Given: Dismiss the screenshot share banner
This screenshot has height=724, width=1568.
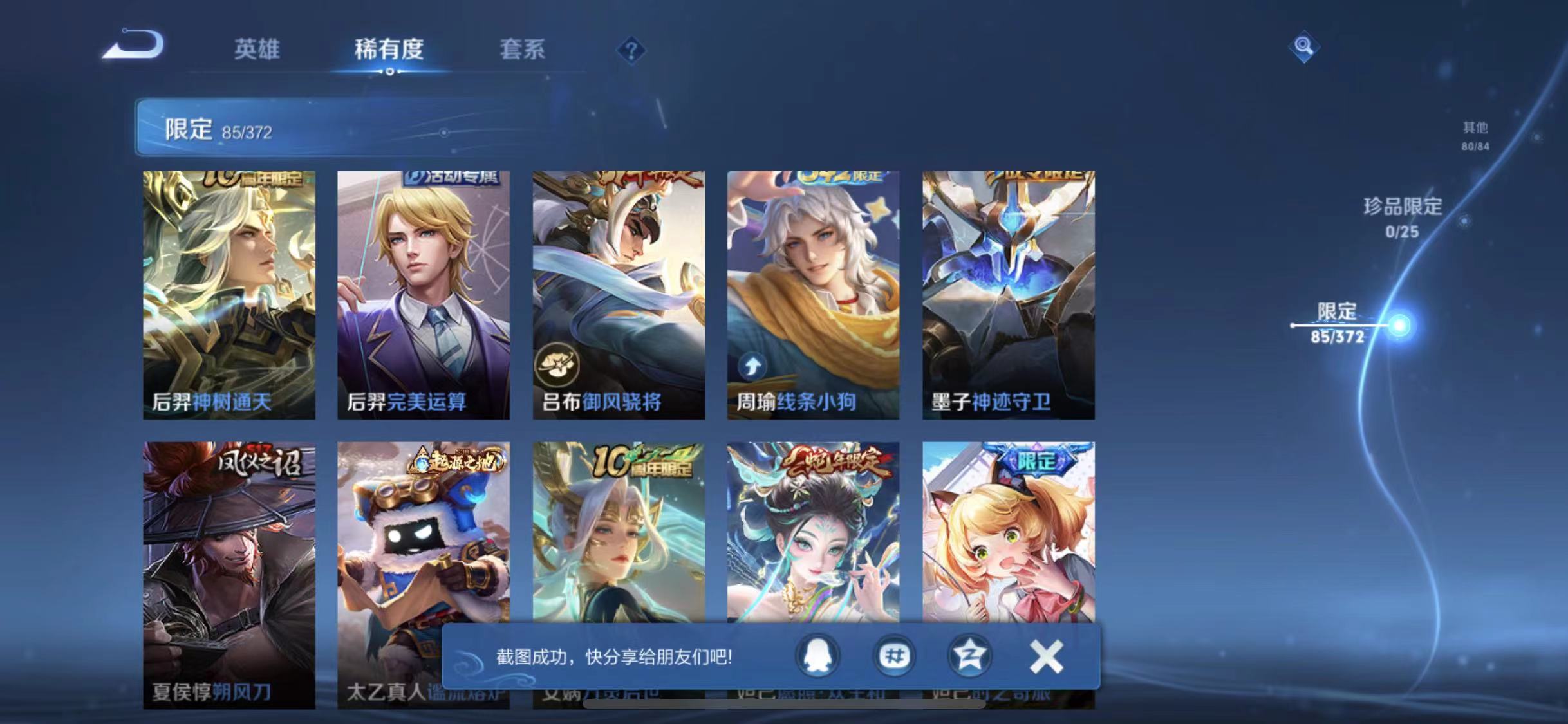Looking at the screenshot, I should click(x=1046, y=654).
